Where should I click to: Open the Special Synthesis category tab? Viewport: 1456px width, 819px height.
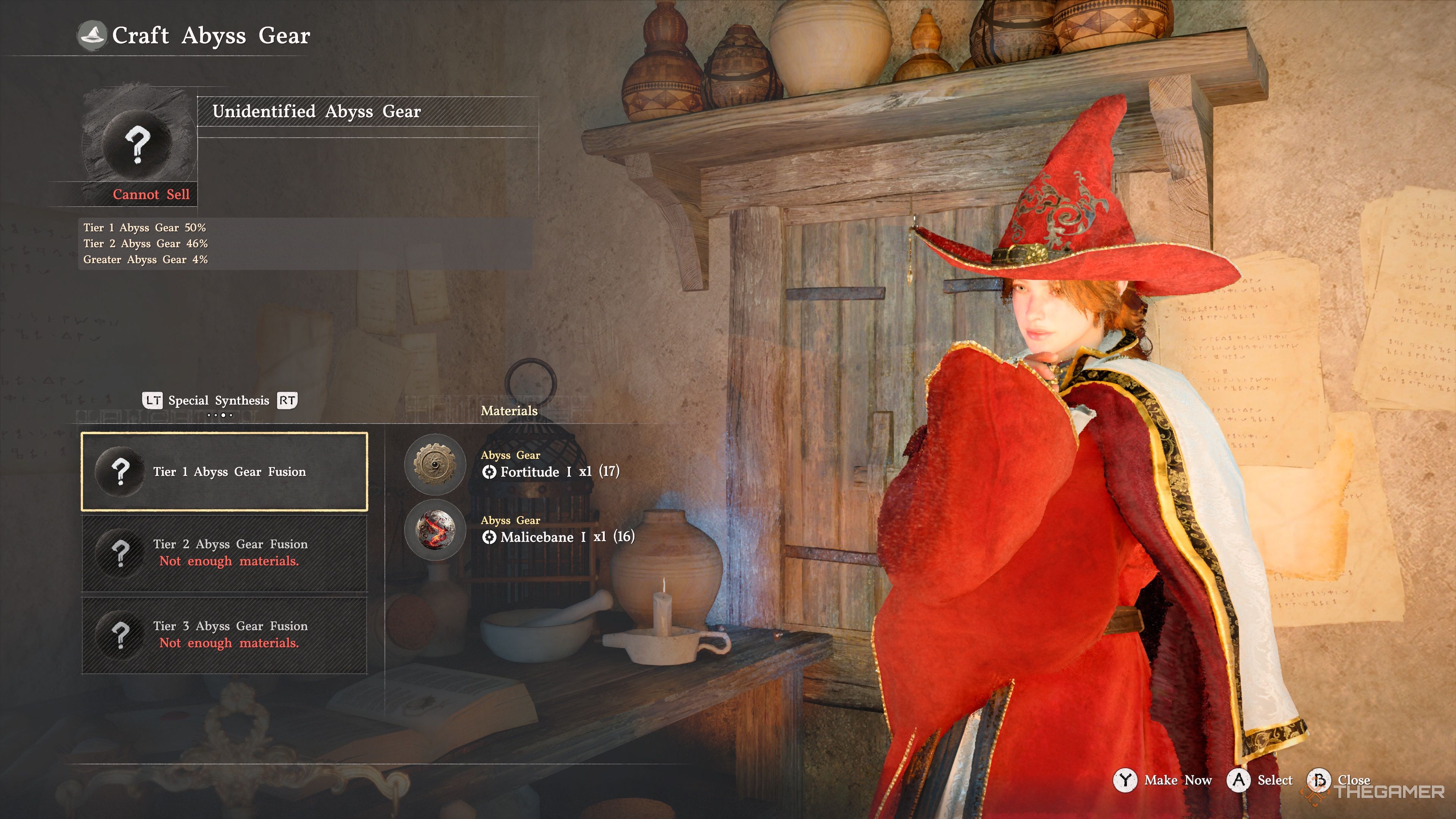coord(219,401)
